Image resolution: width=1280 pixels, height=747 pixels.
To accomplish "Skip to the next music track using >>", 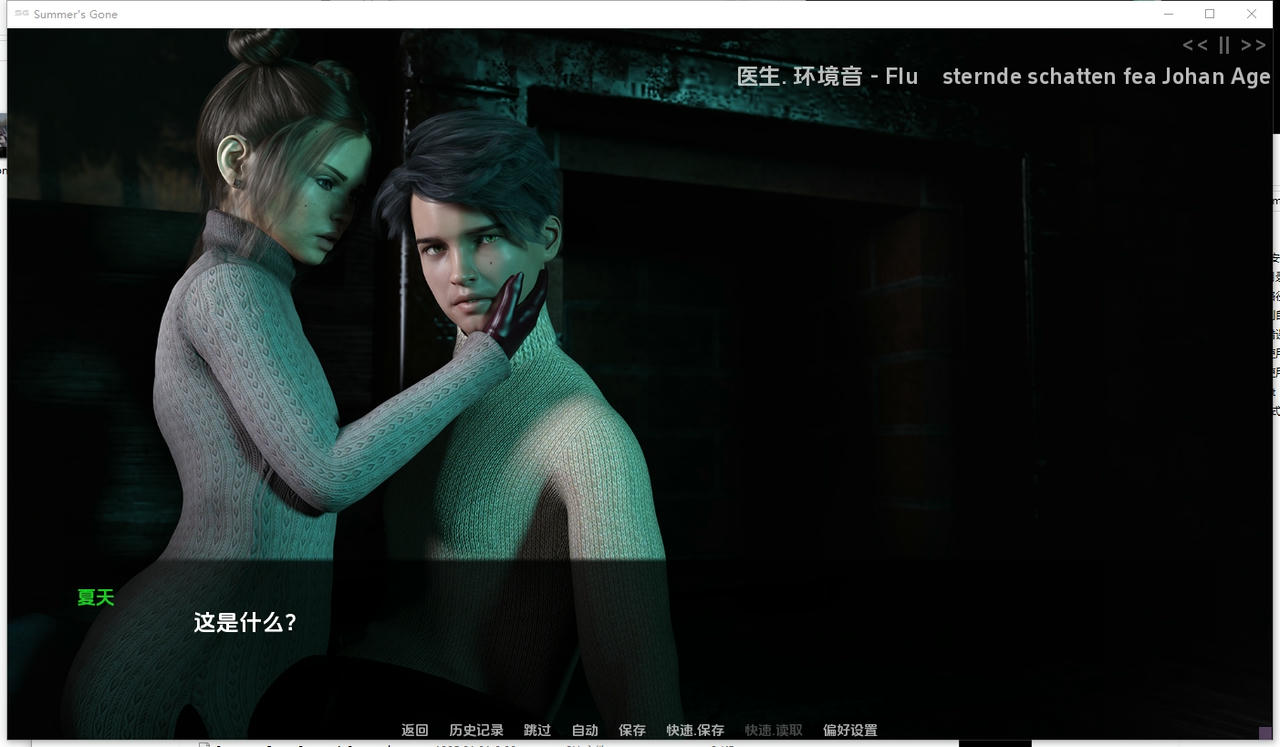I will click(1253, 45).
